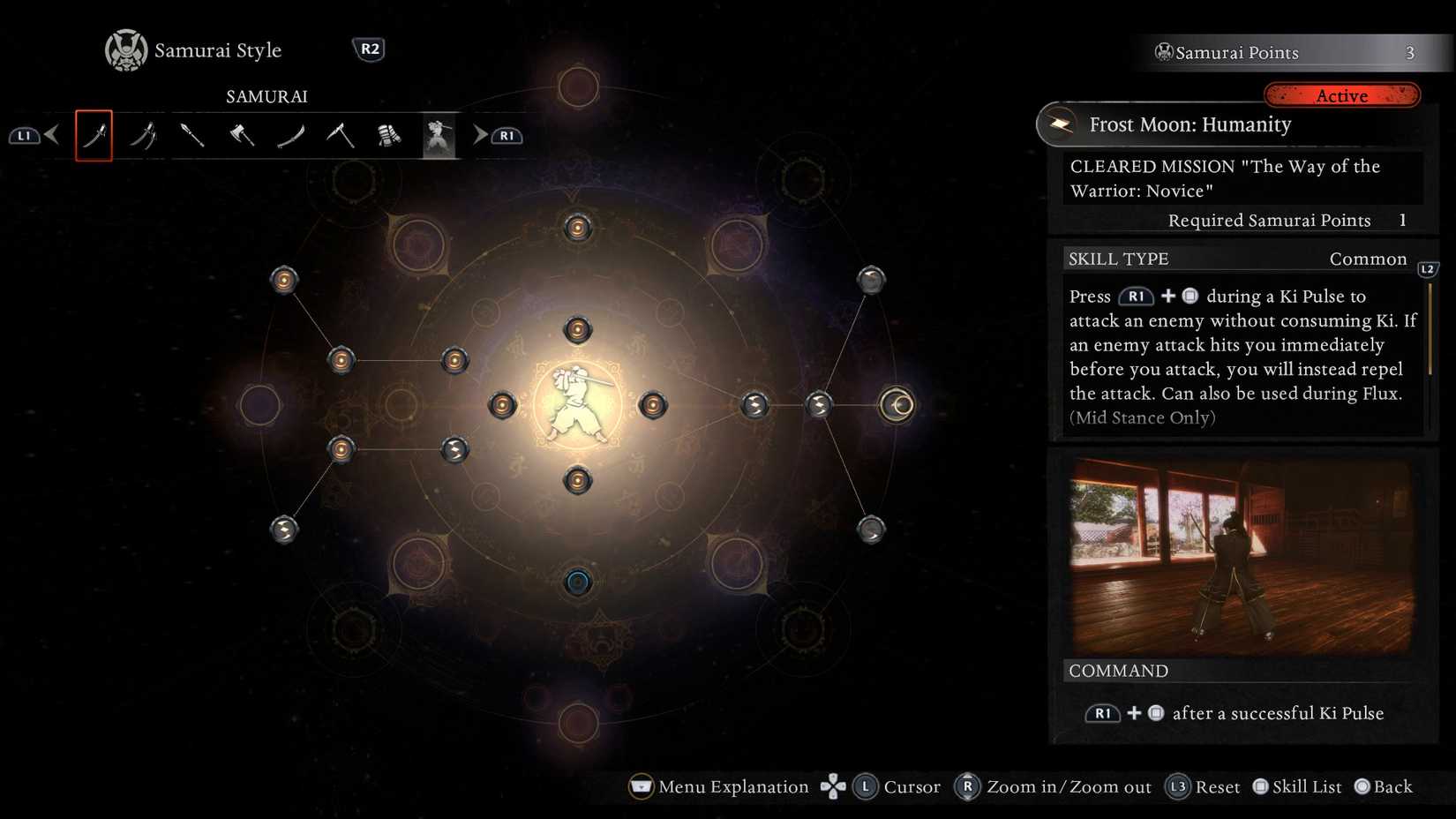The width and height of the screenshot is (1456, 819).
Task: Expand the L2 skill details panel
Action: point(1428,270)
